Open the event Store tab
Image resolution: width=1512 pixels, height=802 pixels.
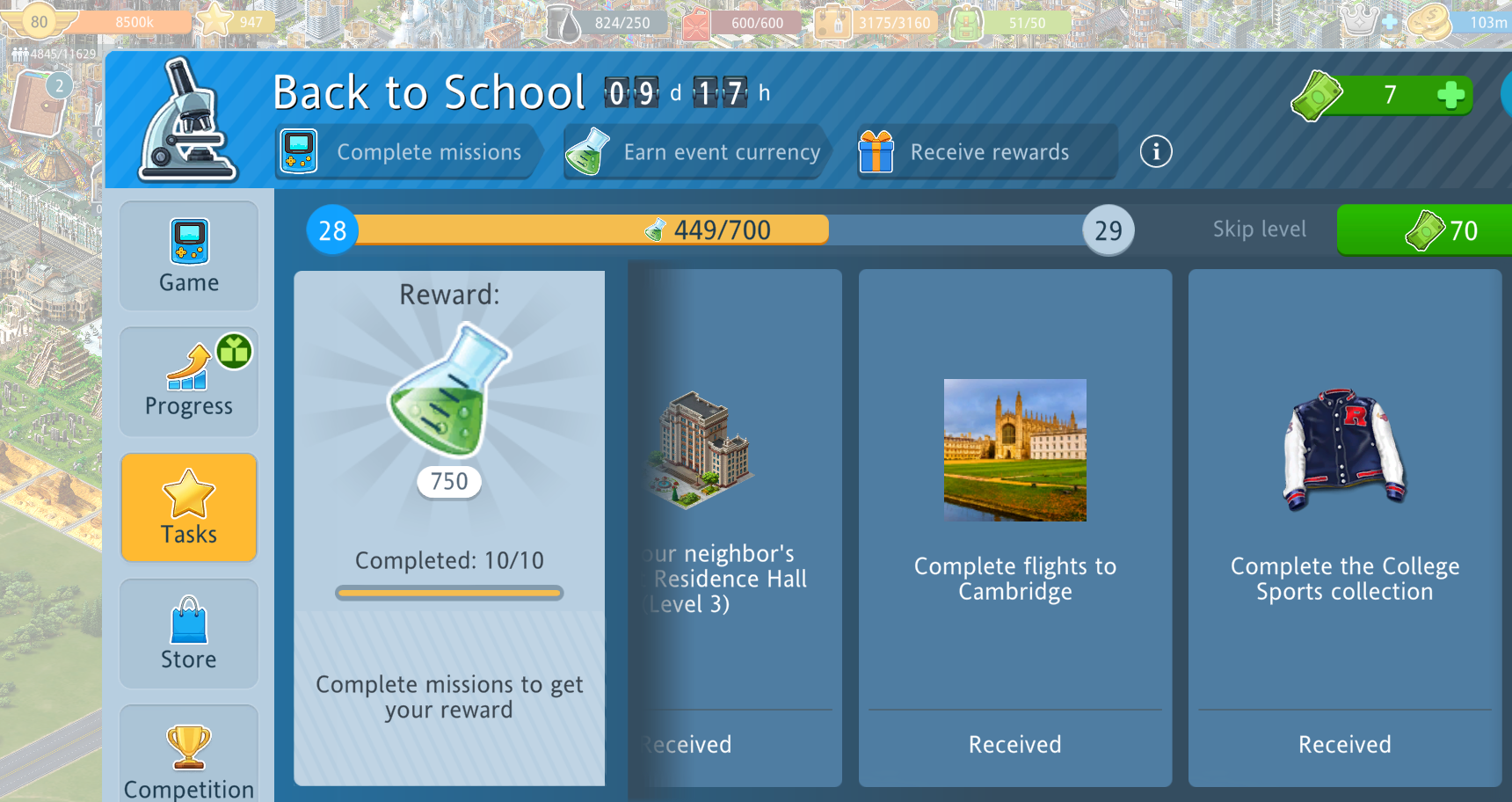coord(189,633)
